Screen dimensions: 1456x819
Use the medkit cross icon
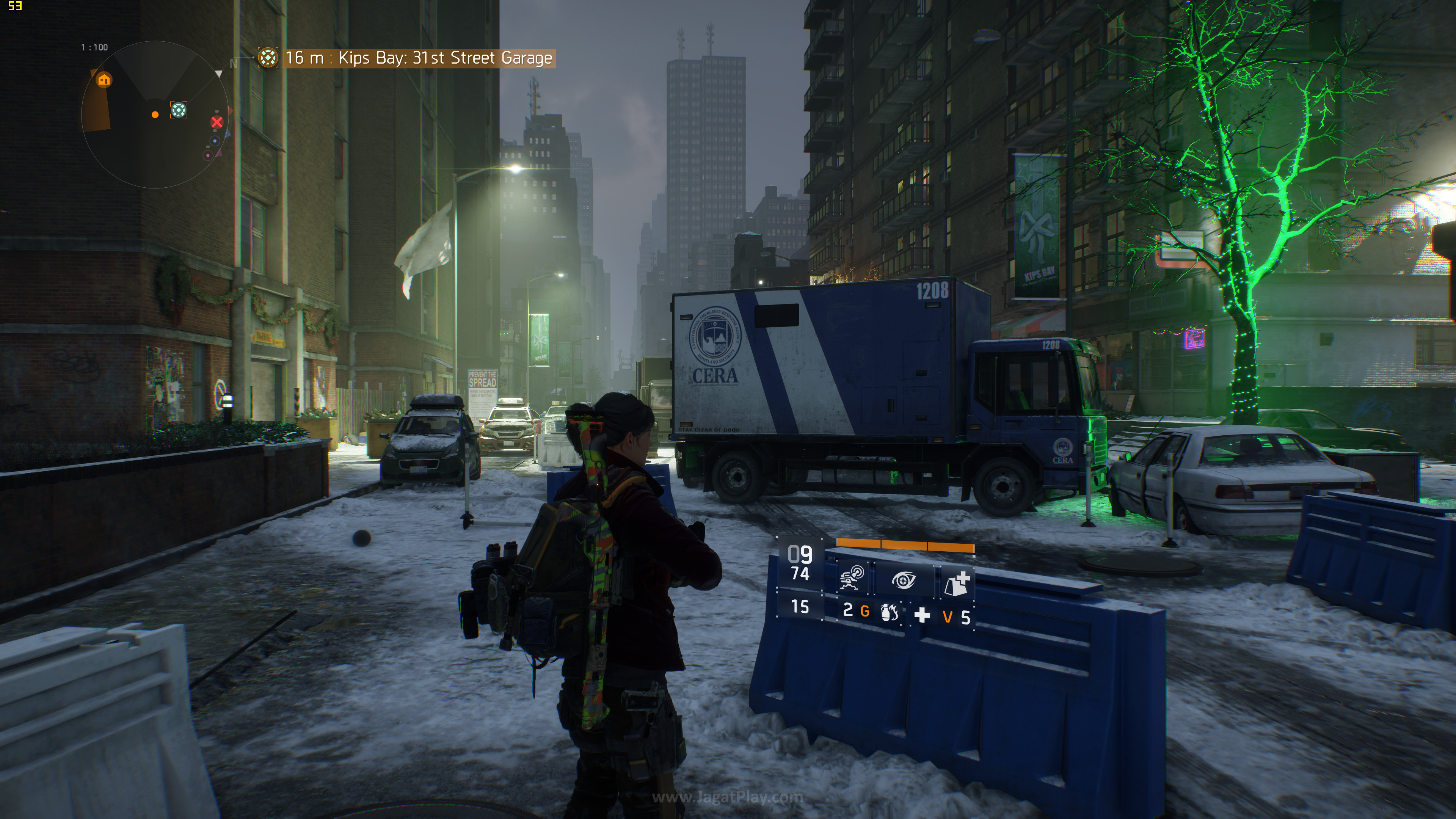pyautogui.click(x=922, y=615)
